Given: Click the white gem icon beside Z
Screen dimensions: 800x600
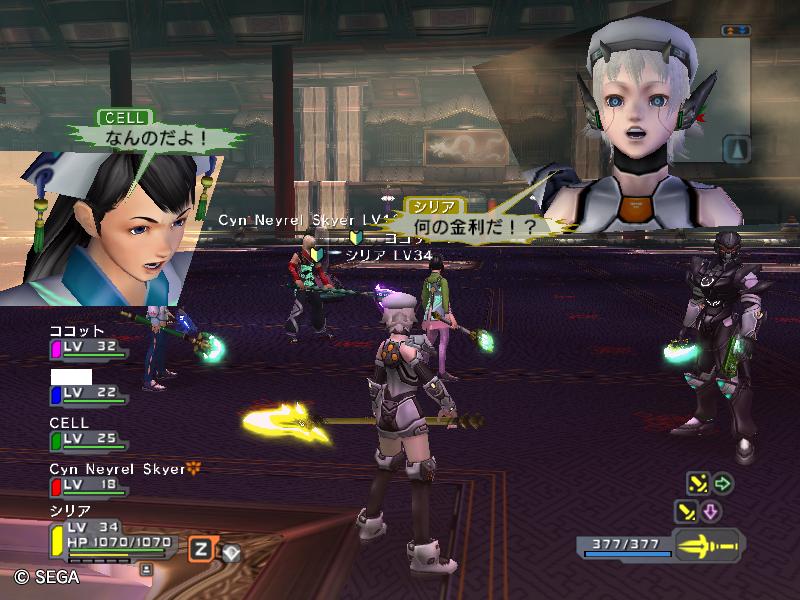Looking at the screenshot, I should tap(231, 550).
